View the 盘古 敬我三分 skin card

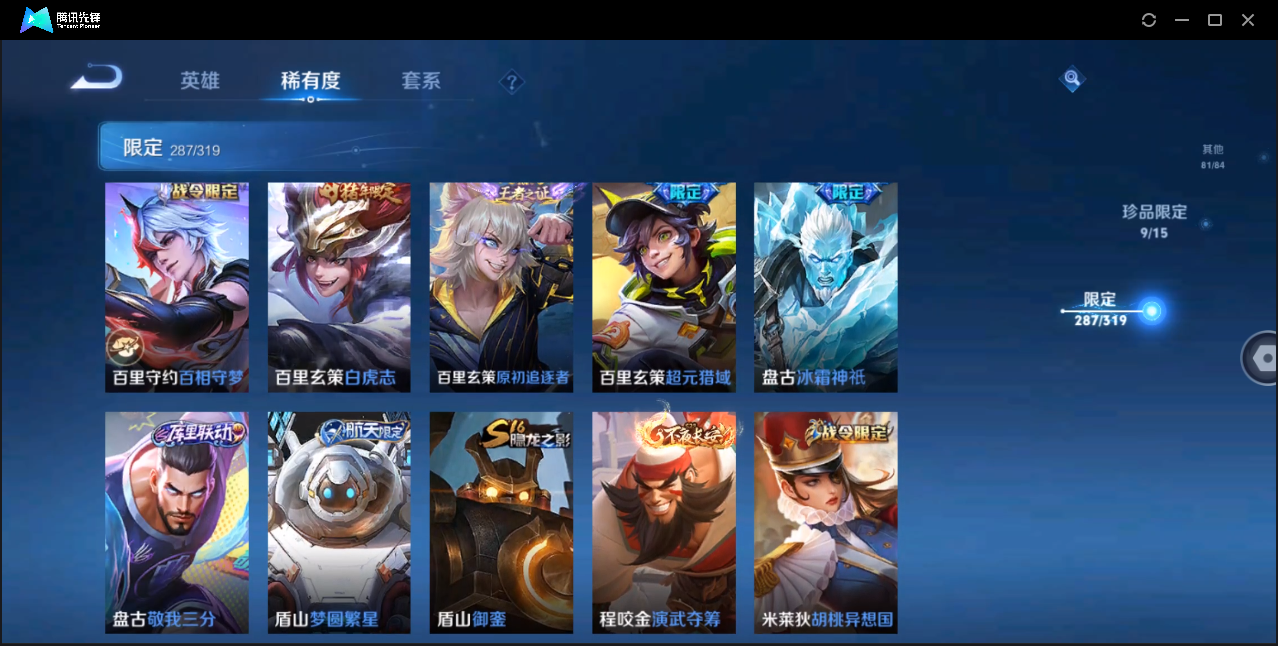[177, 522]
